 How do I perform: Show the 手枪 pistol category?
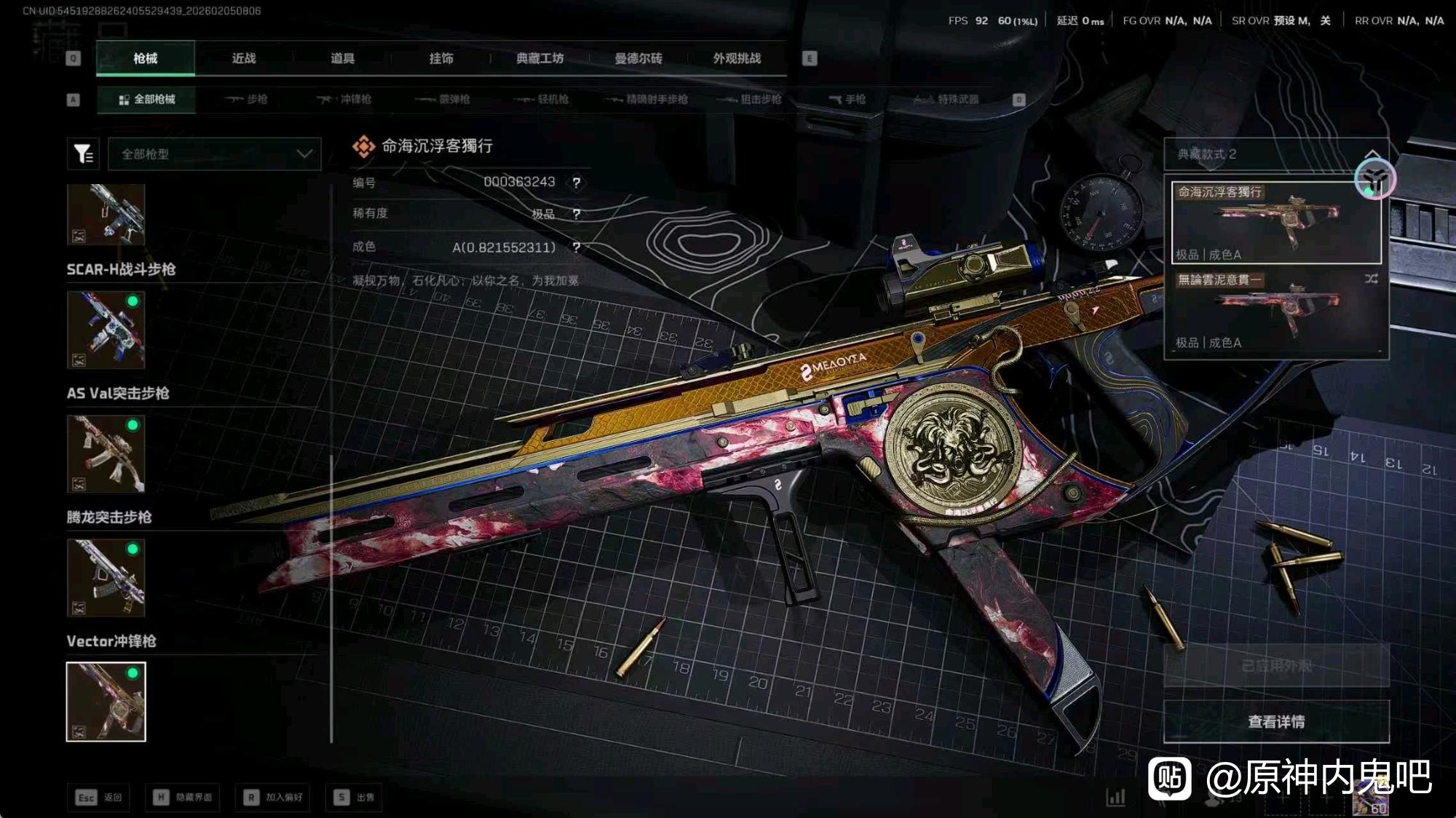pos(847,99)
